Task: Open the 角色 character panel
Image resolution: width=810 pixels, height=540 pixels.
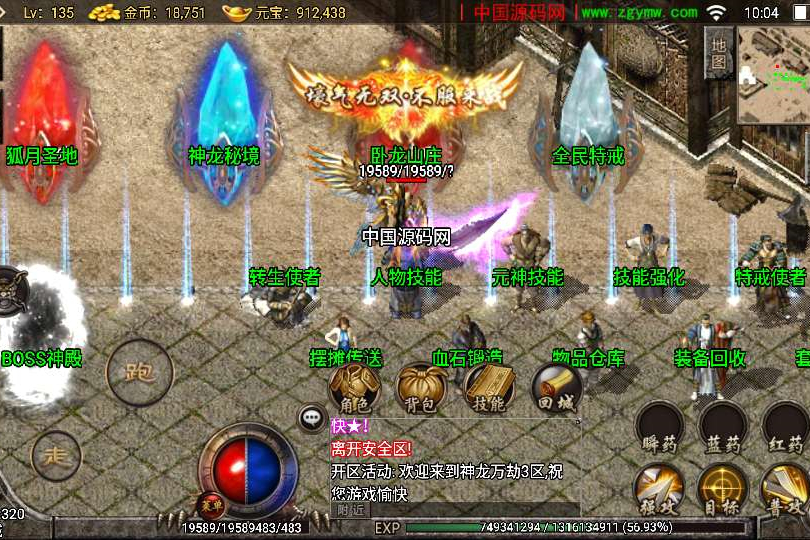Action: tap(355, 388)
